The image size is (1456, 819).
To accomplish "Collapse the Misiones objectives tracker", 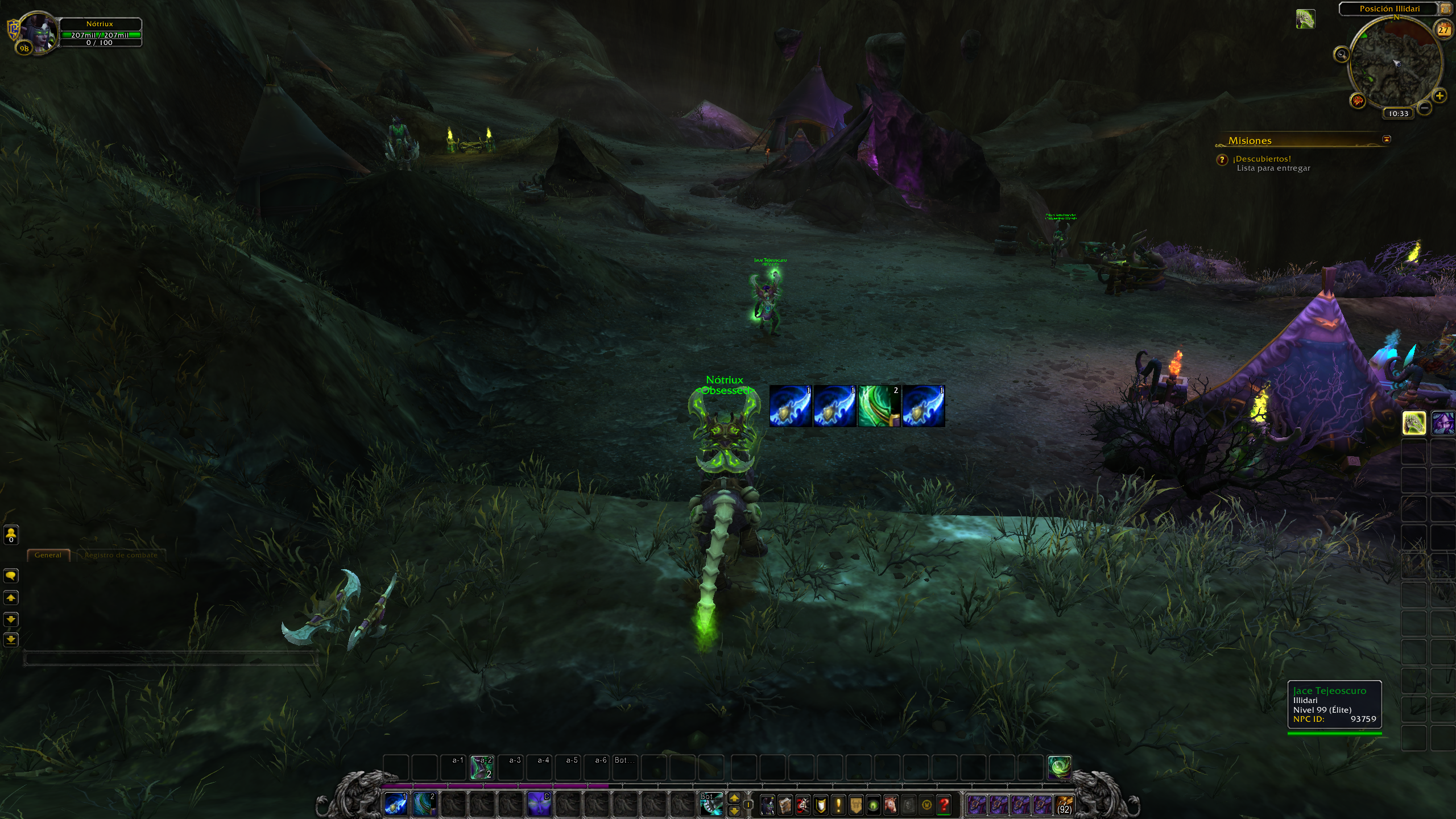I will click(x=1386, y=139).
